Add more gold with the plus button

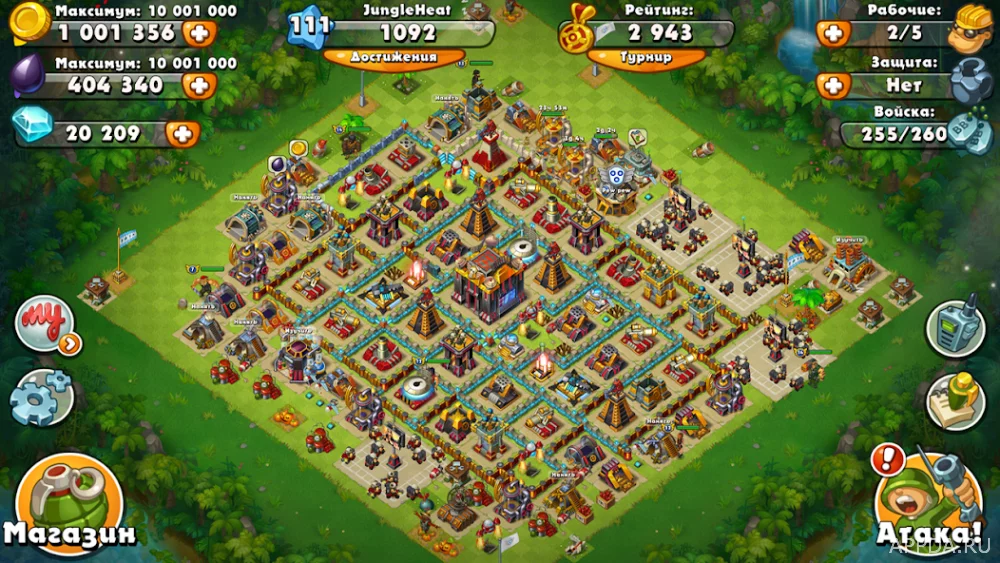200,33
